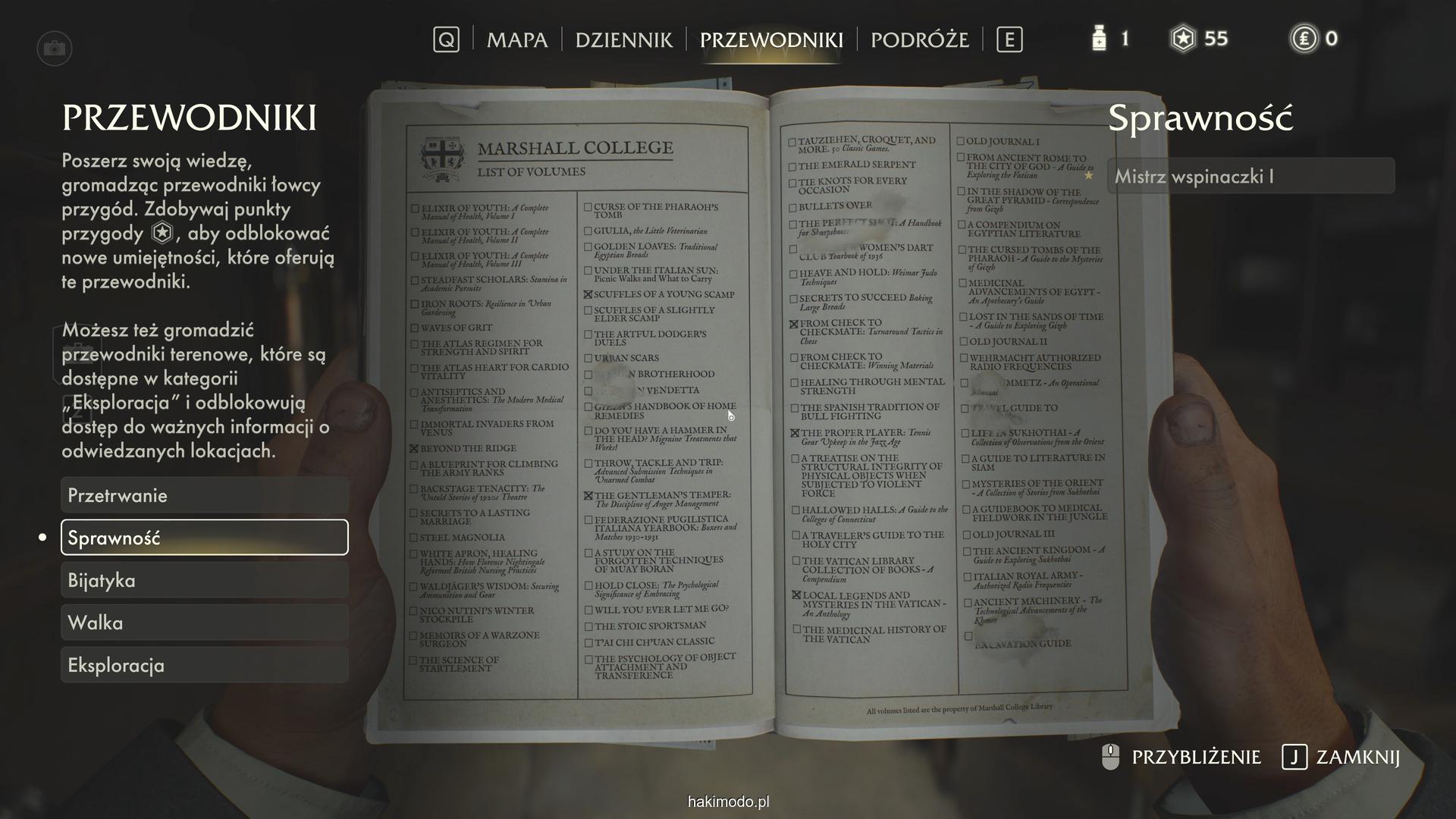The width and height of the screenshot is (1456, 819).
Task: Open the Bijatyka category
Action: point(204,580)
